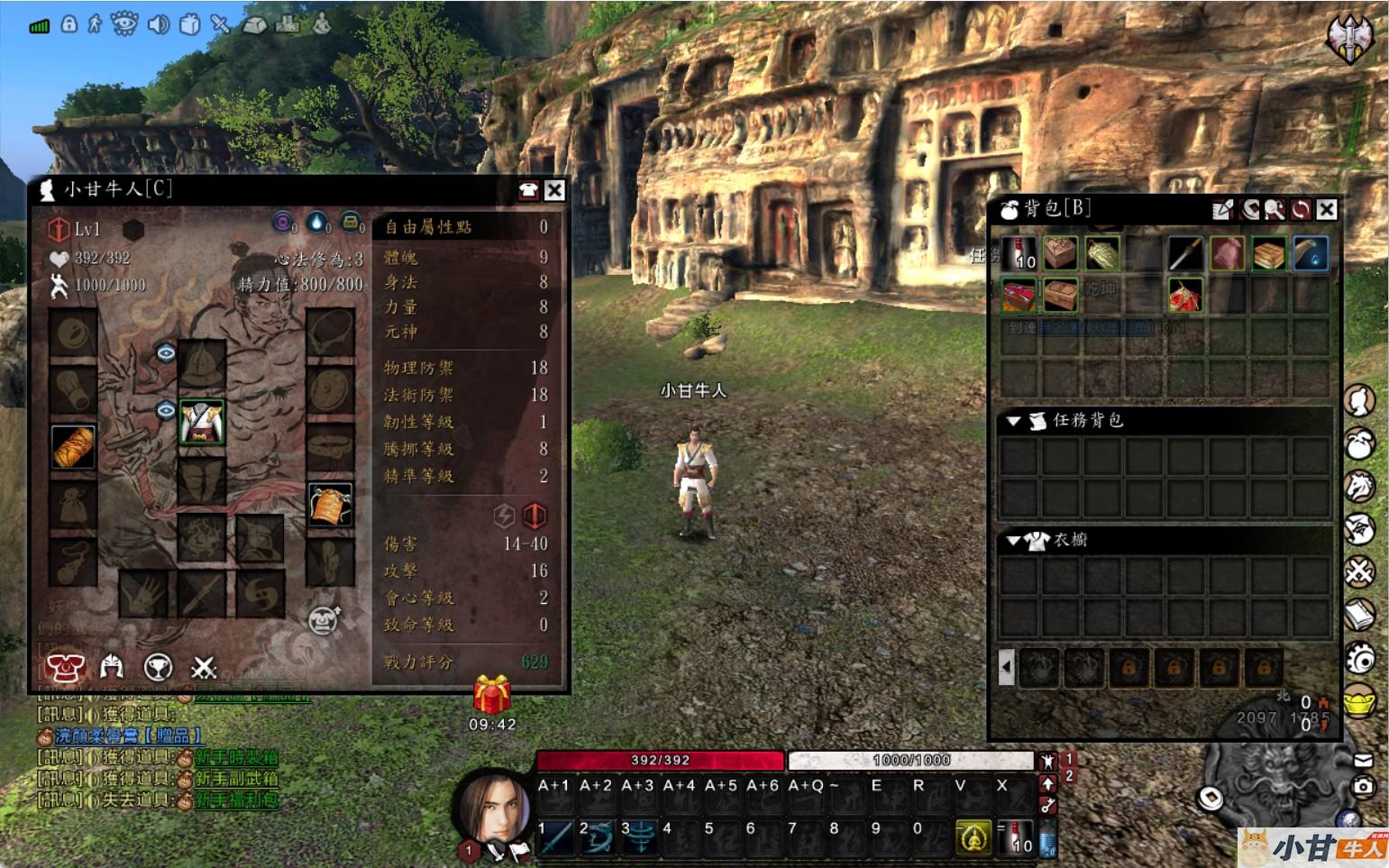Use the yellow meditation skill on the hotbar
Viewport: 1389px width, 868px height.
click(973, 837)
